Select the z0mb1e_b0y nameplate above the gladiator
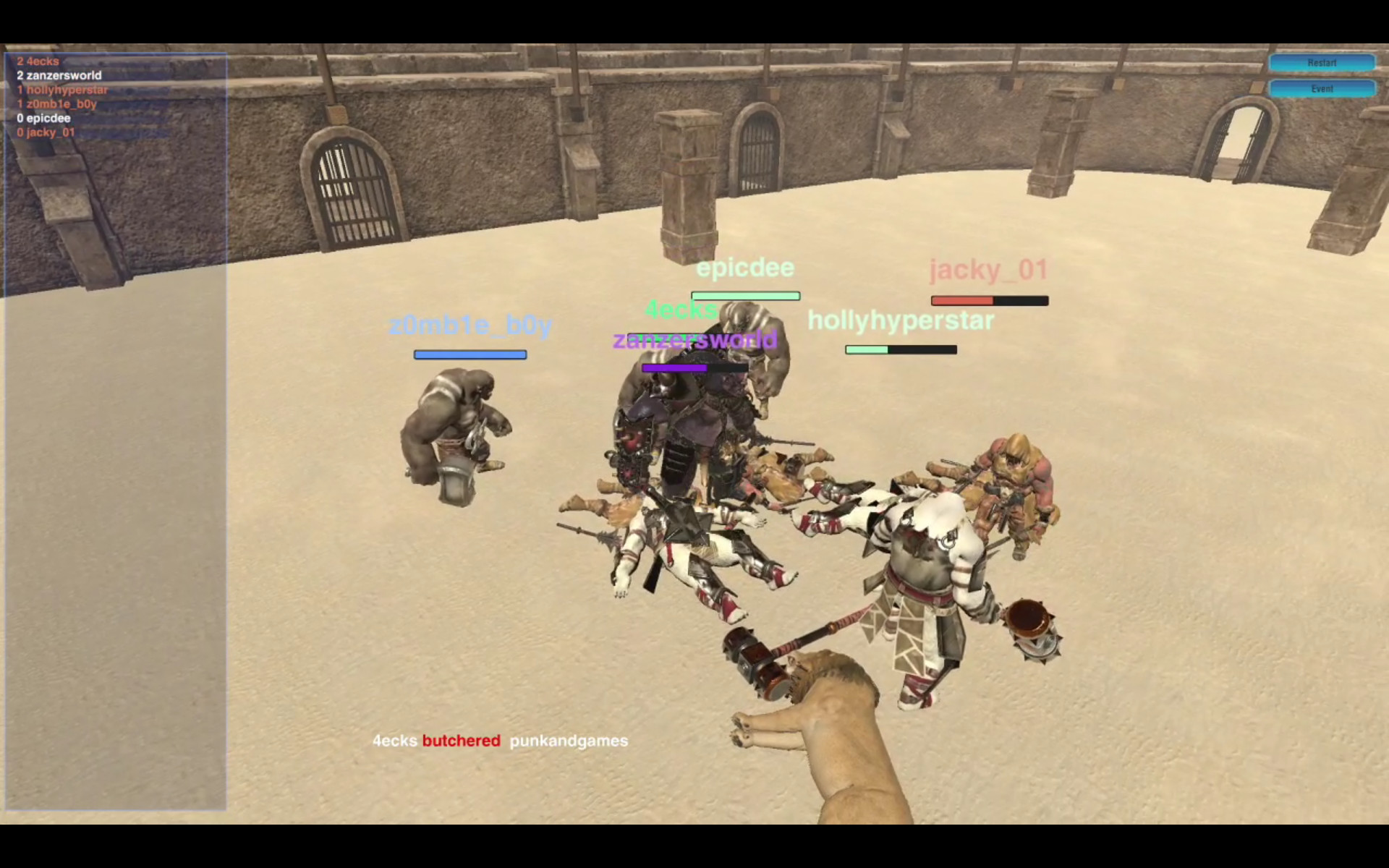The width and height of the screenshot is (1389, 868). click(470, 325)
